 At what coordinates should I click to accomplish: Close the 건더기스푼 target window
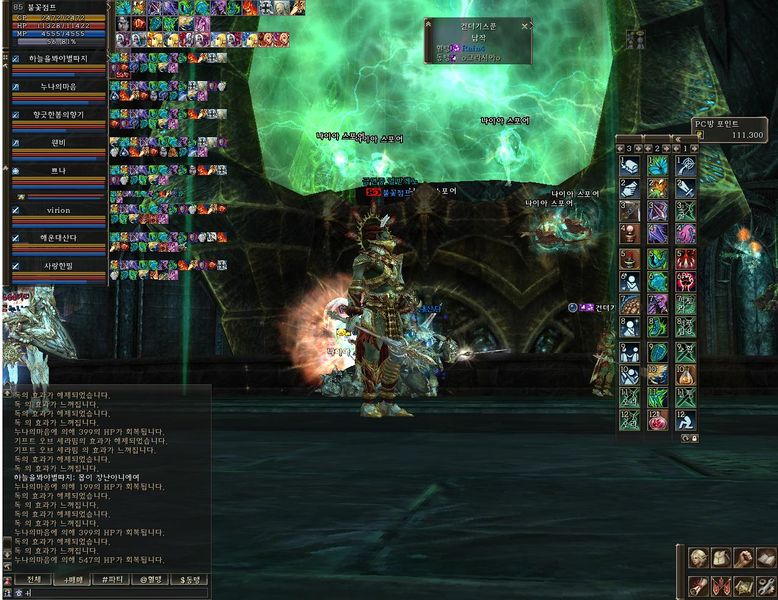[x=523, y=26]
